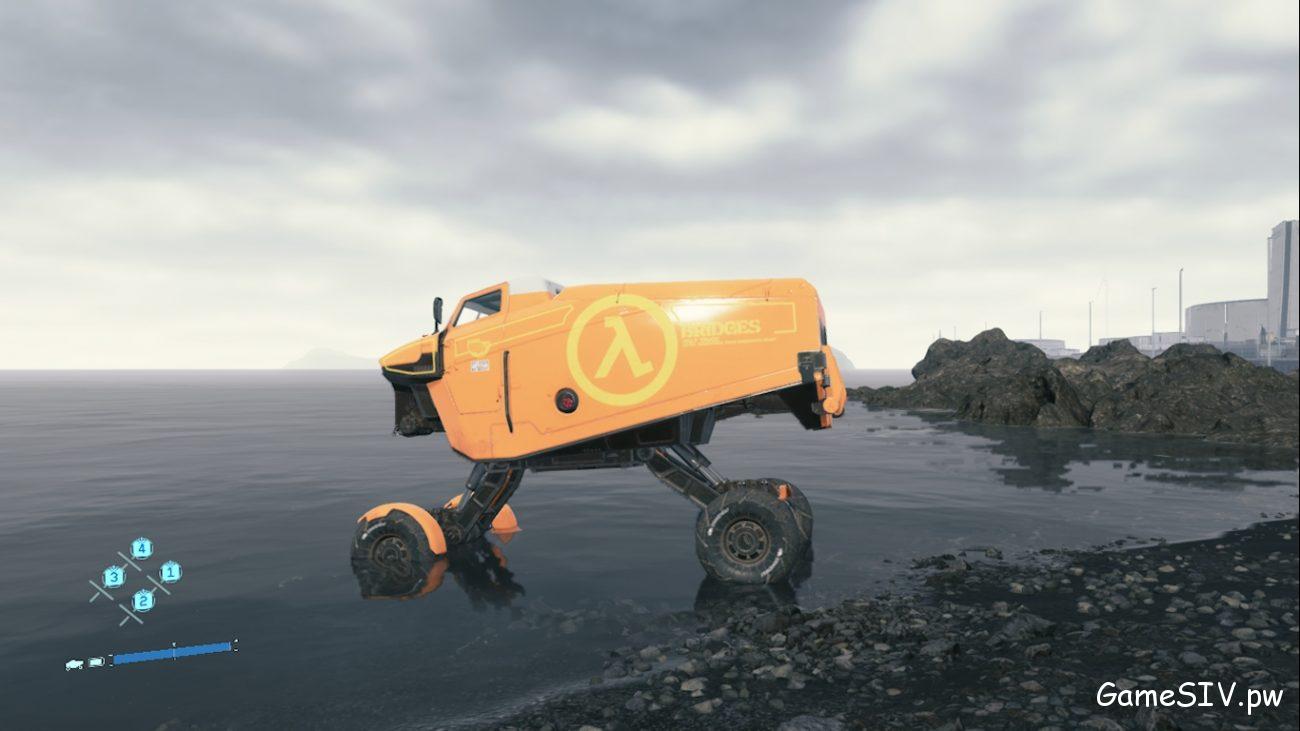Viewport: 1300px width, 731px height.
Task: Click the battery icon next to the fuel bar
Action: pos(96,661)
